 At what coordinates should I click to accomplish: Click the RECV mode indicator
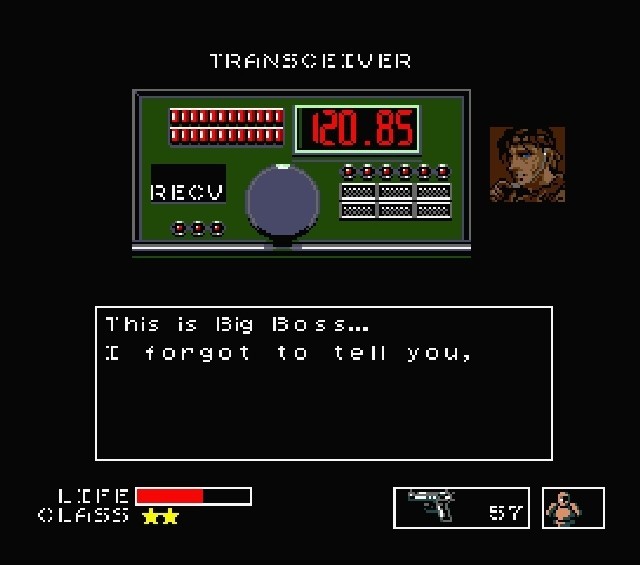(188, 190)
